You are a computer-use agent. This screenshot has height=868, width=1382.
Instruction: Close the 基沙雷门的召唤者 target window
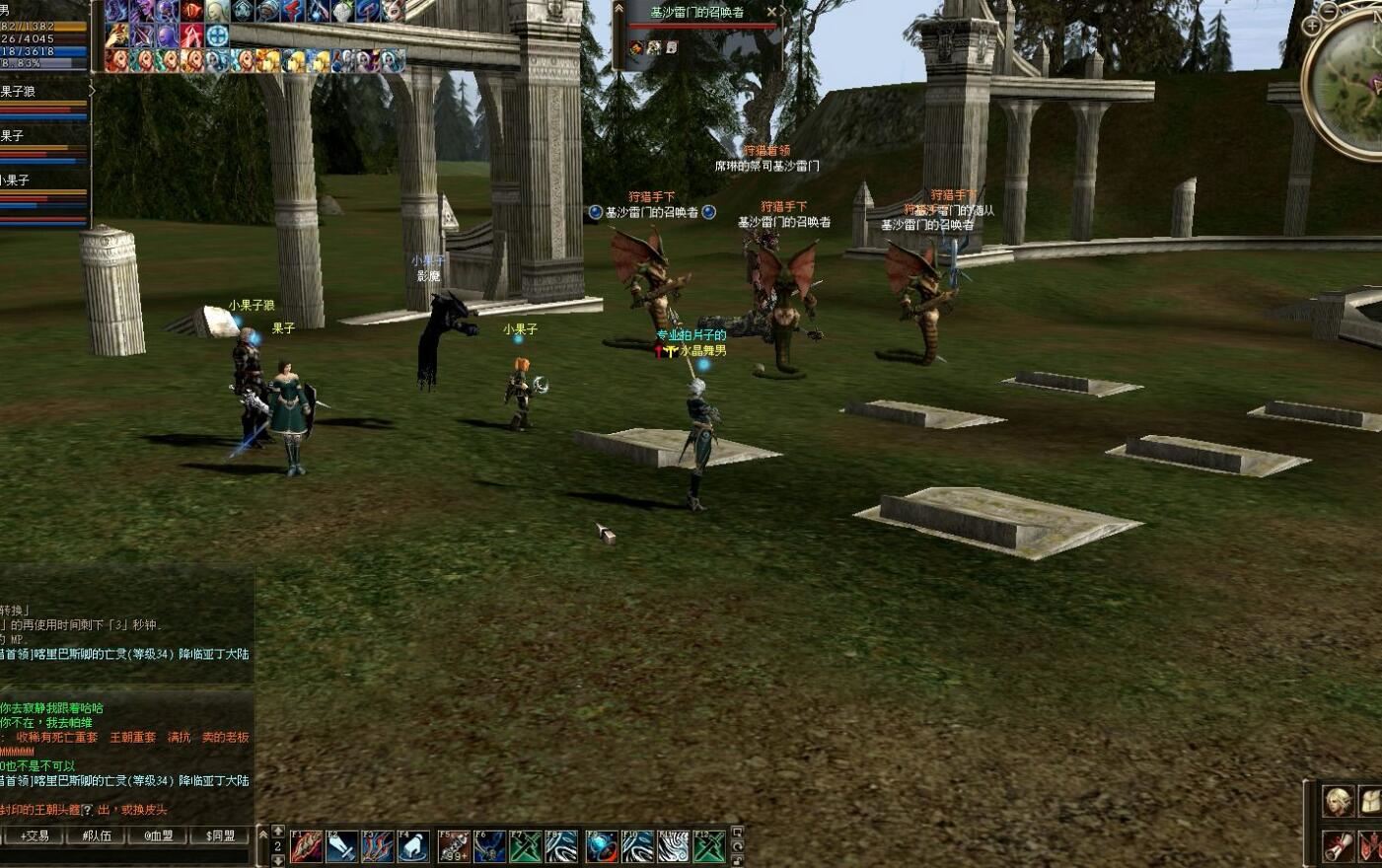(771, 12)
